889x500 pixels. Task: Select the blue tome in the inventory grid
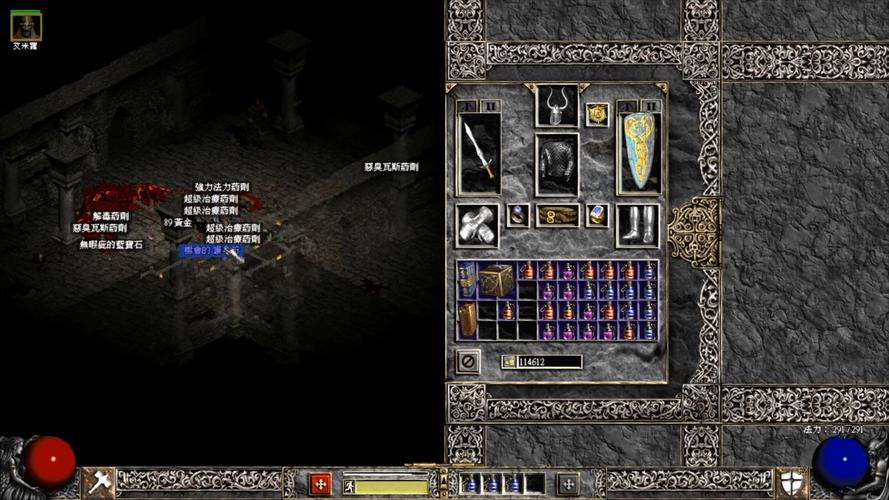coord(467,280)
